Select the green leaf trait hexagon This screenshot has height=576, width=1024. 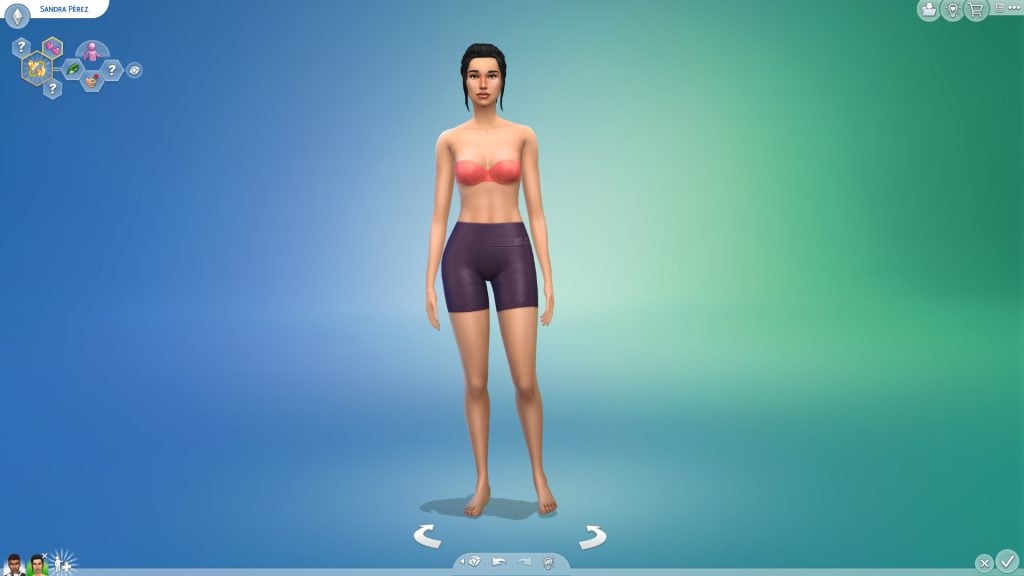73,70
